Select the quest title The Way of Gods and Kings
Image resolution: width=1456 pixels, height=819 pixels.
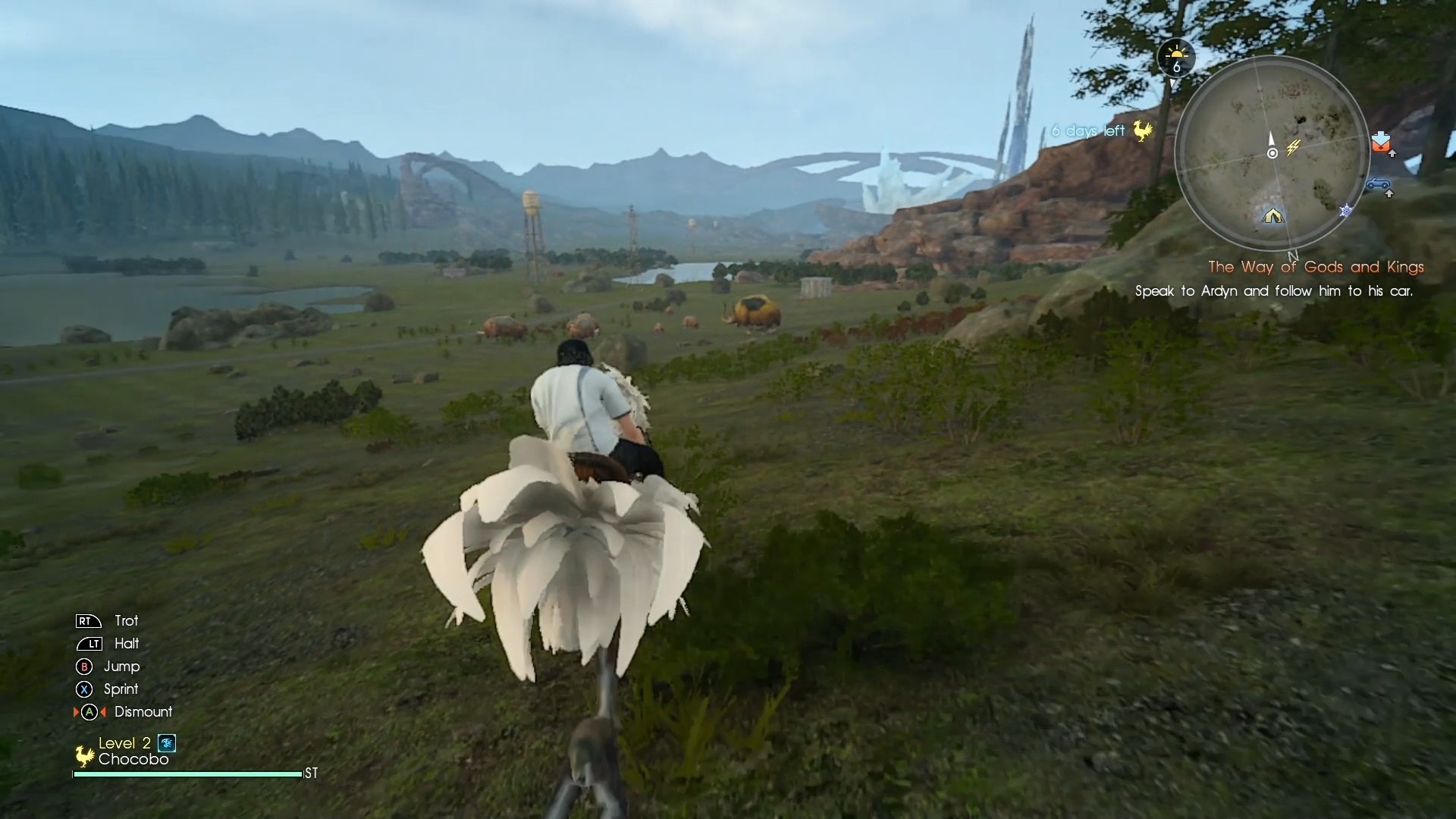pos(1316,267)
